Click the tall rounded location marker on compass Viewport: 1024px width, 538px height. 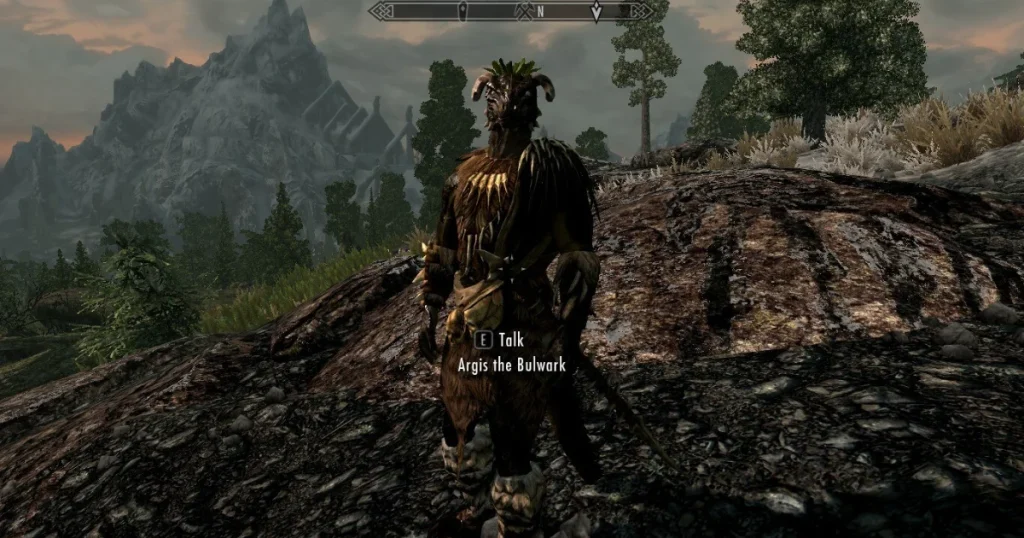[x=463, y=11]
